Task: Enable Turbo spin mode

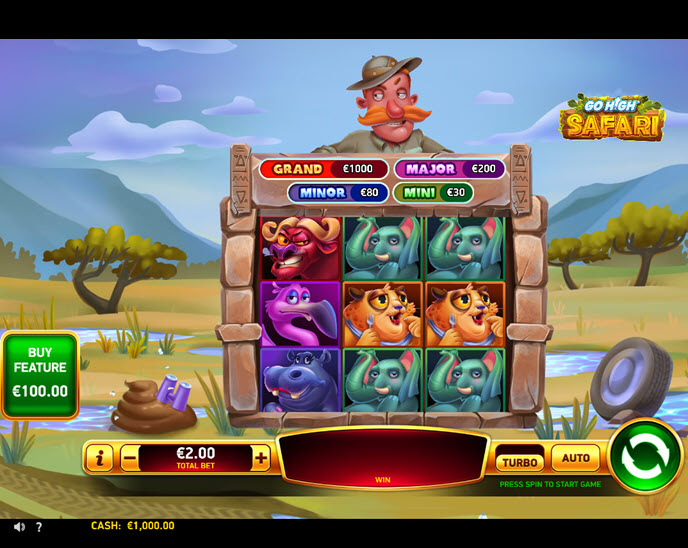Action: pyautogui.click(x=520, y=461)
